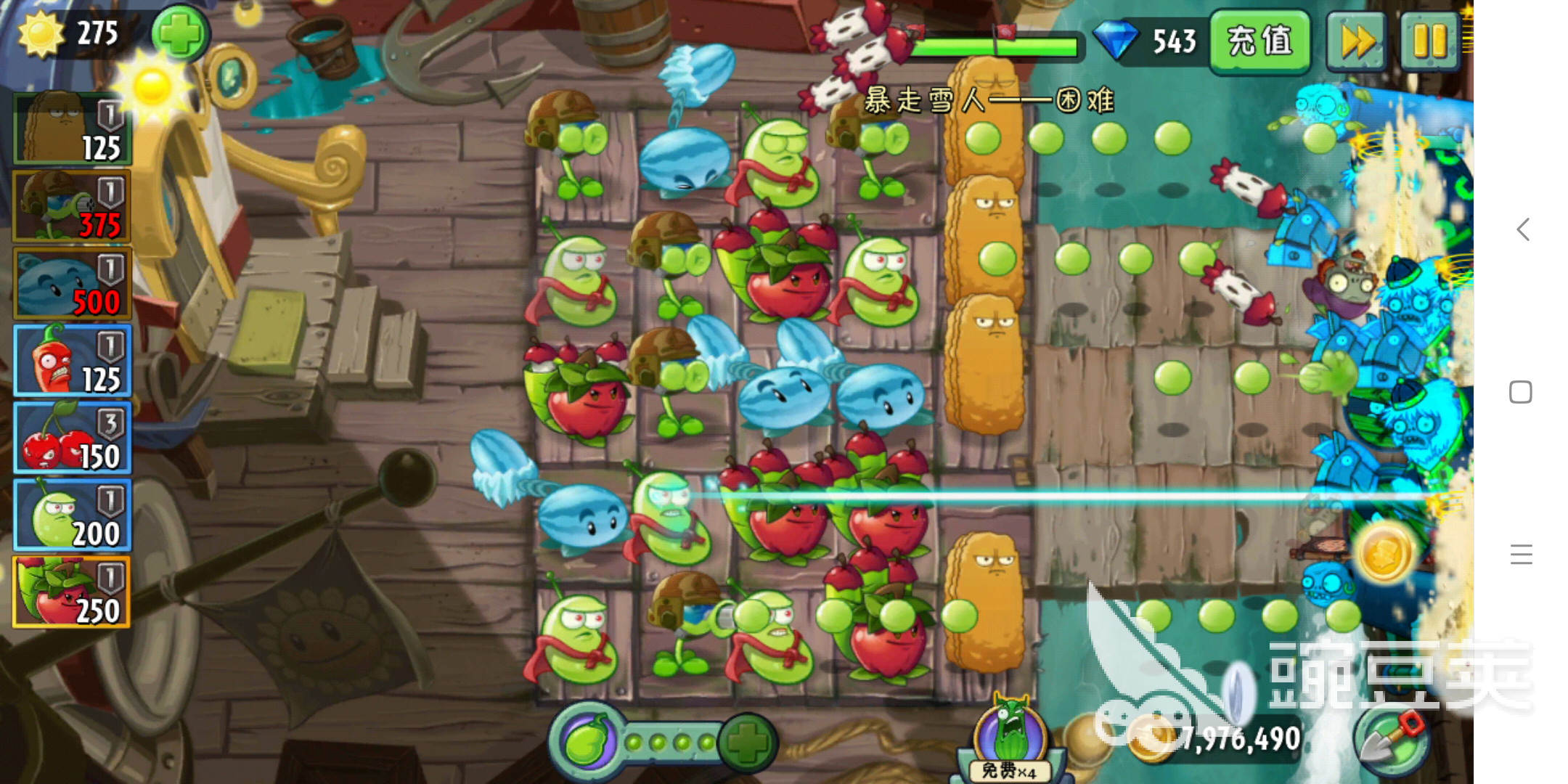Select the Tall-nut seed packet costing 125

coord(72,129)
